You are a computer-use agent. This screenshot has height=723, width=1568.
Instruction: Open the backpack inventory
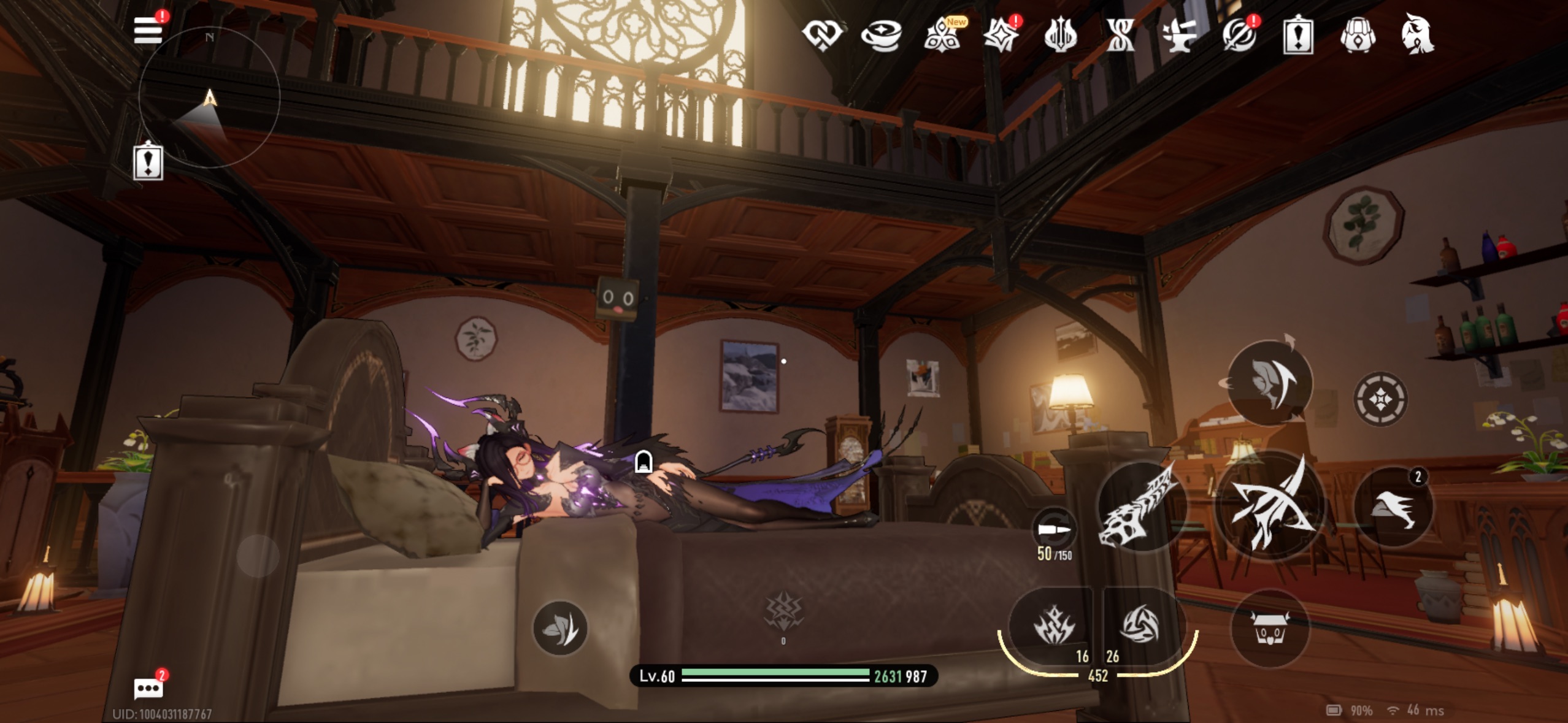pos(1358,36)
